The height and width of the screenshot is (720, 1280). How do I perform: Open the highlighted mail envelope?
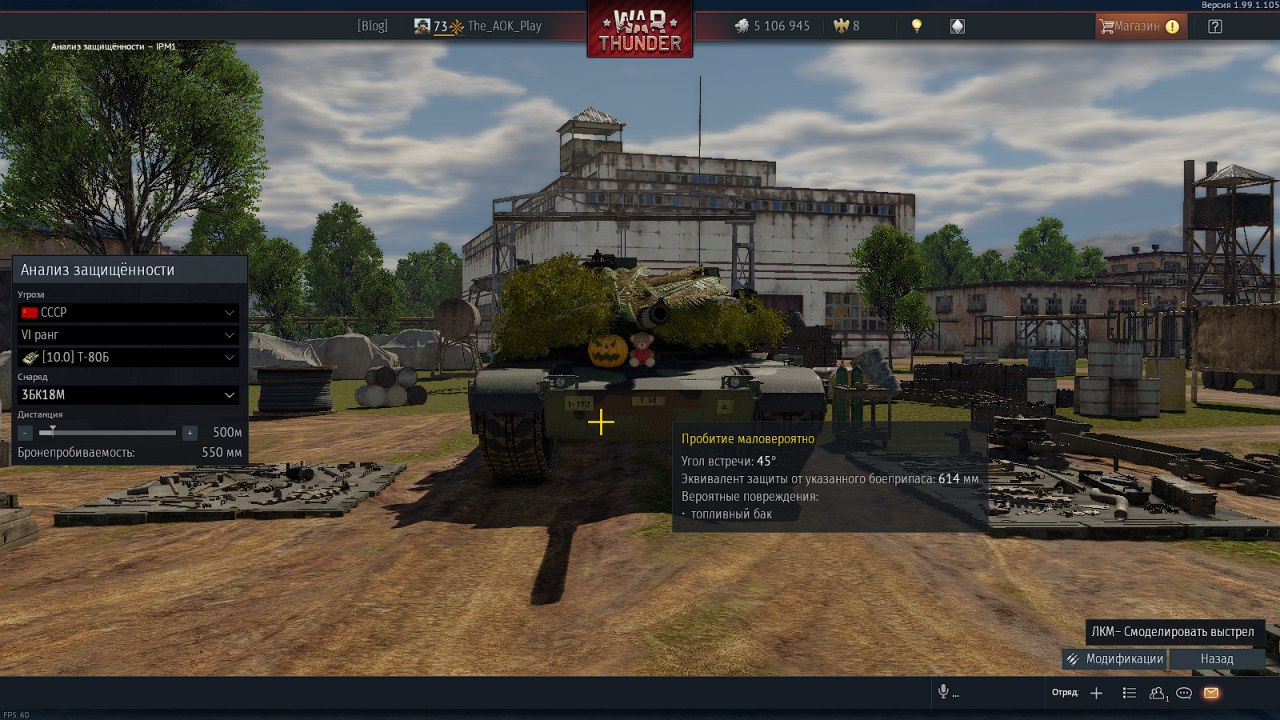pos(1211,693)
